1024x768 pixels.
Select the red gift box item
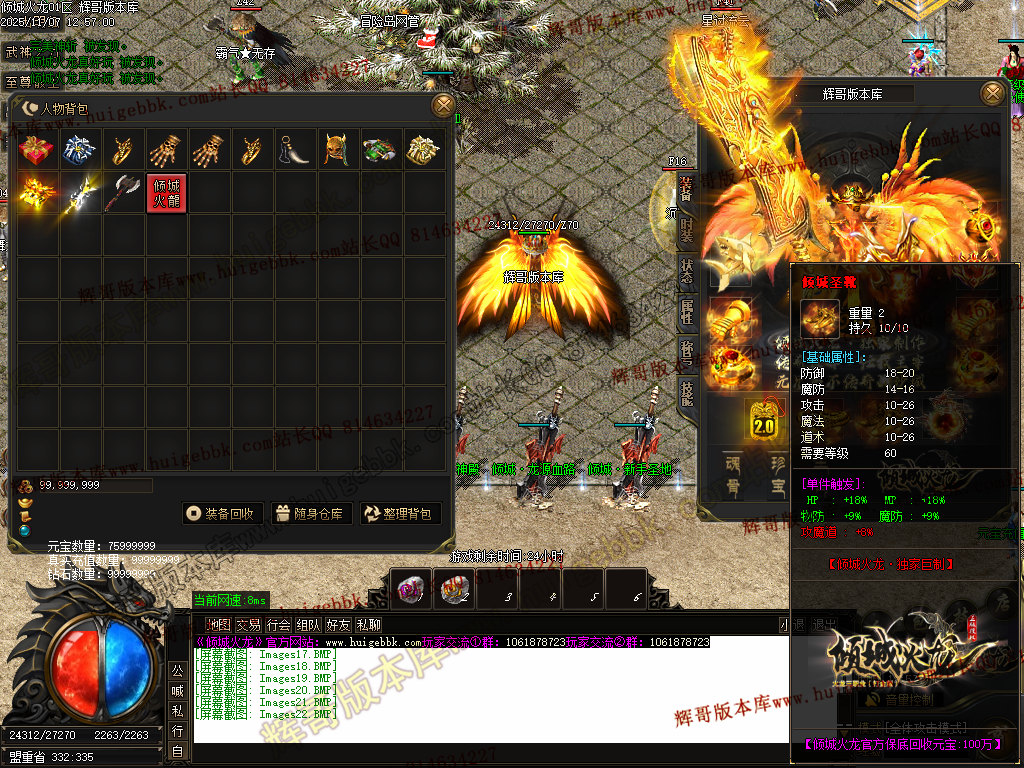click(x=37, y=150)
